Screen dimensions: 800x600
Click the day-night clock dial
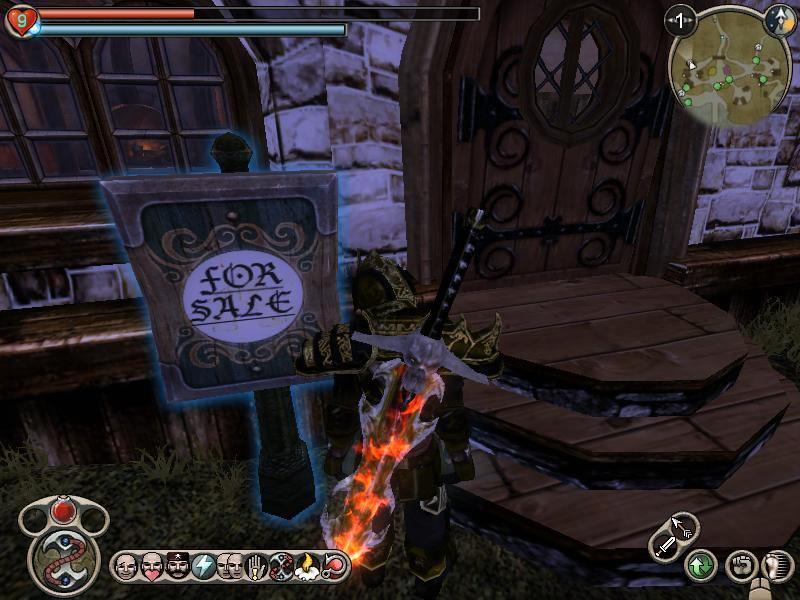point(778,18)
